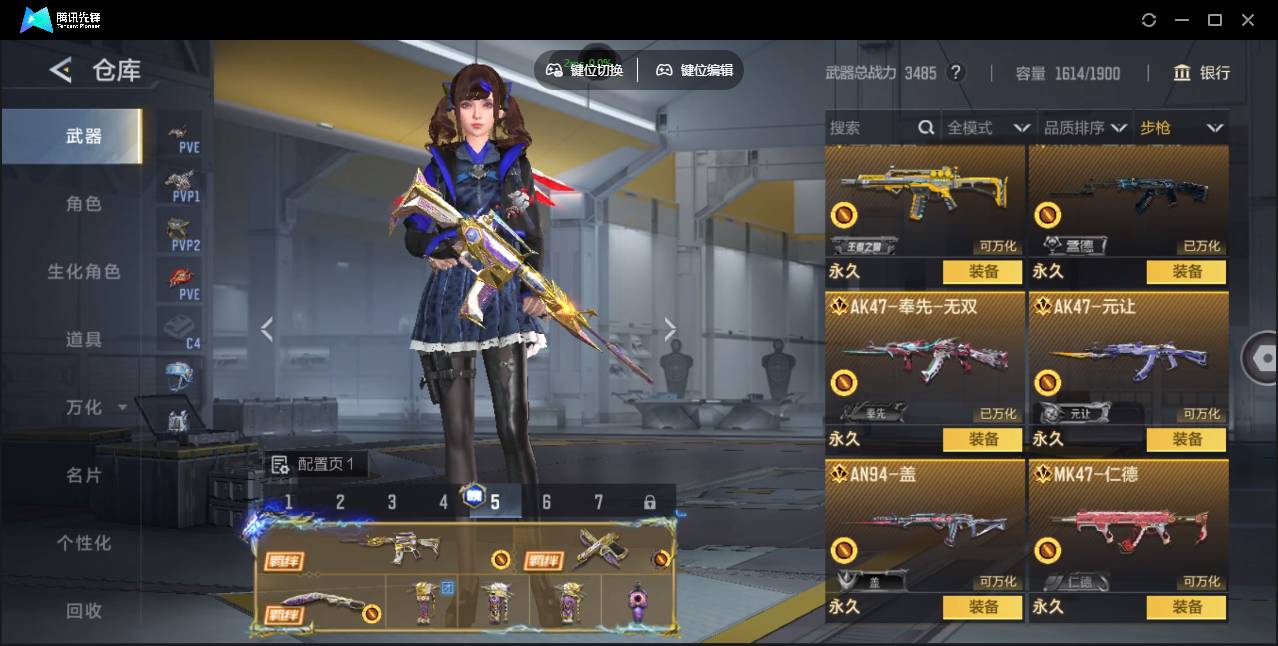Open the 生化角色 category
Screen dimensions: 1278x646
[x=84, y=272]
